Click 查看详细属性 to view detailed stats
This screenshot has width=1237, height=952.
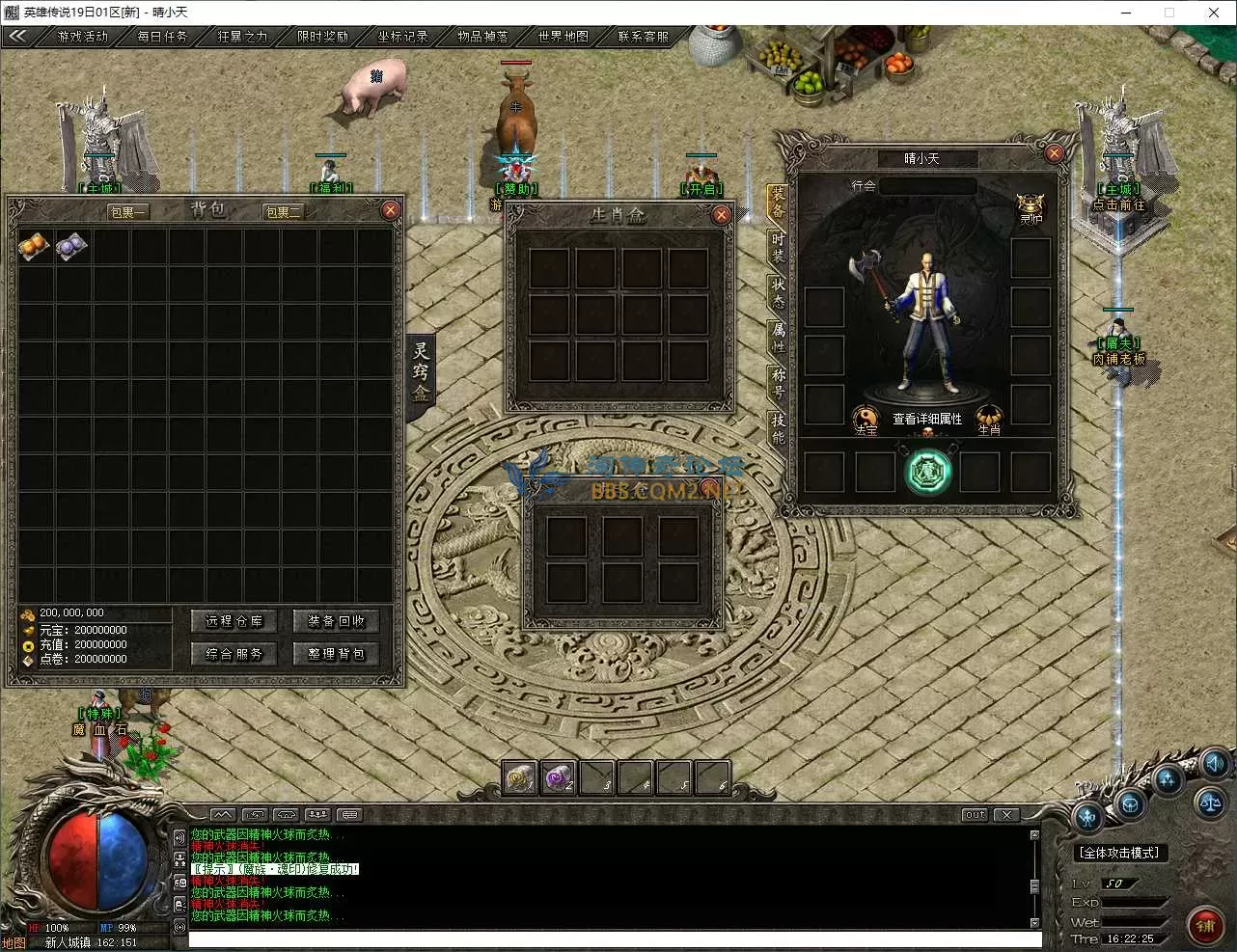click(x=926, y=420)
